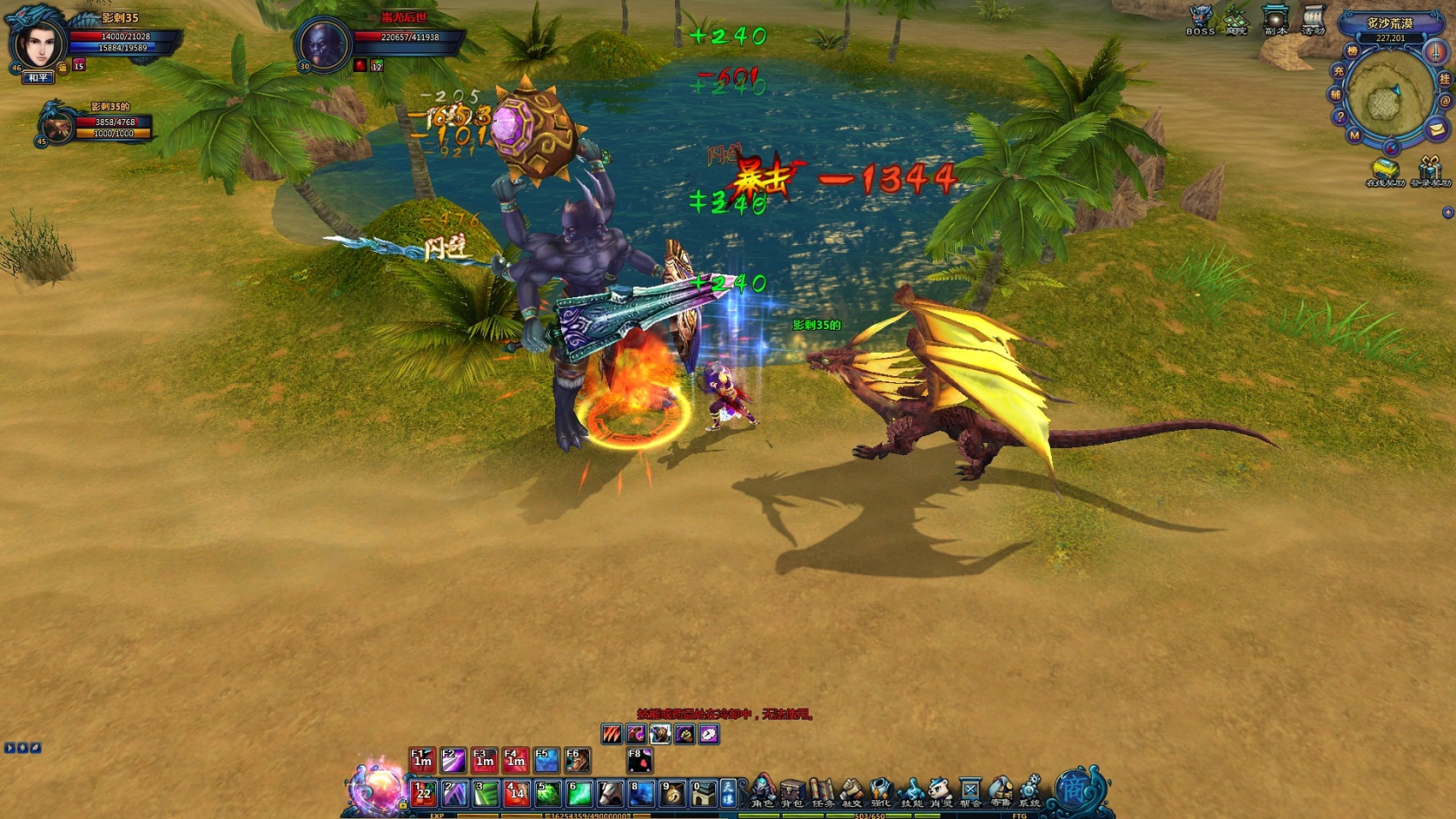Viewport: 1456px width, 819px height.
Task: Open the 系统 gear settings menu
Action: (1029, 792)
